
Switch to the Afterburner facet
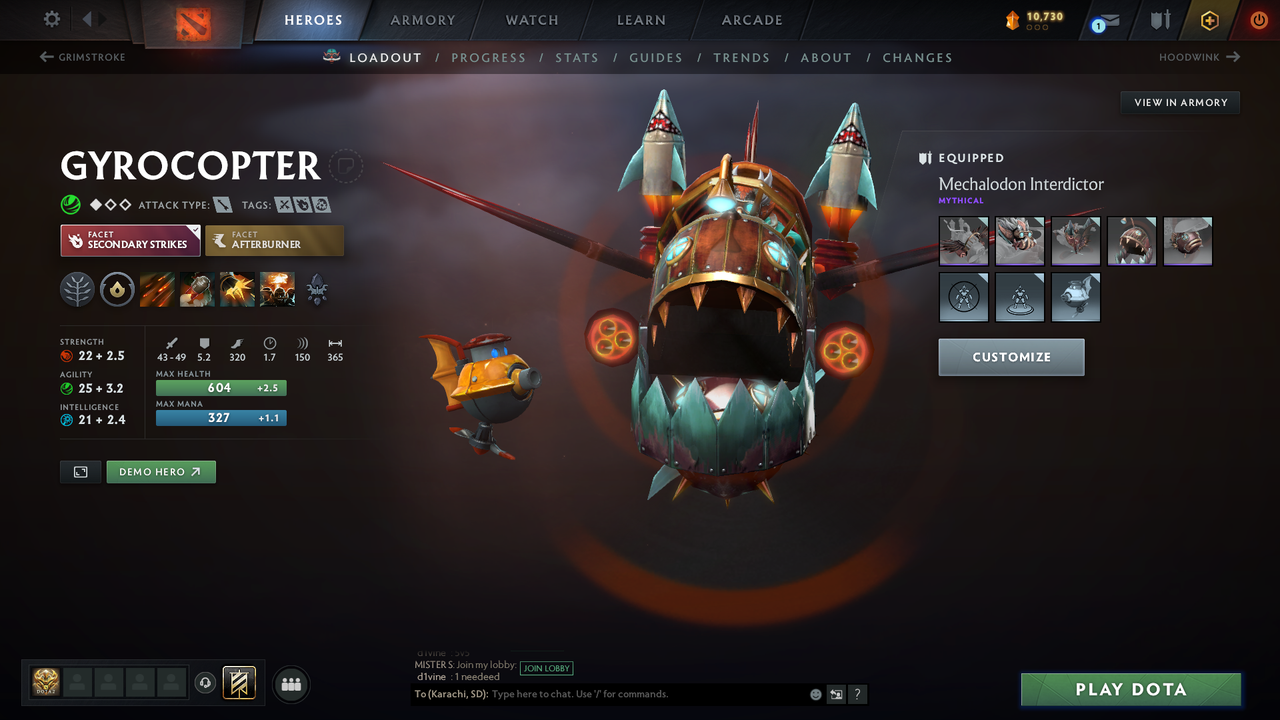[275, 240]
